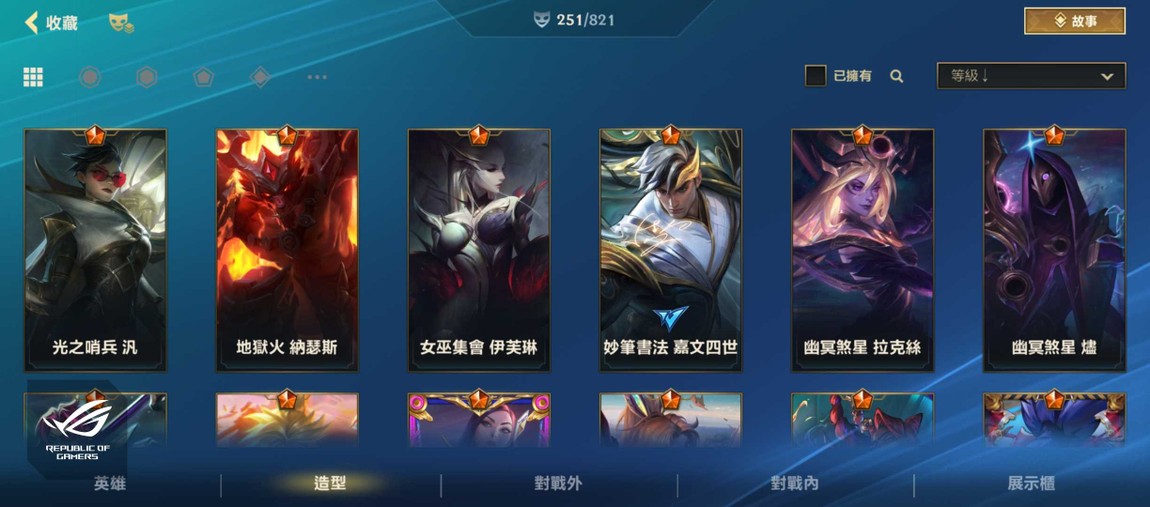
Task: Select the pentagon rarity filter icon
Action: [x=204, y=77]
